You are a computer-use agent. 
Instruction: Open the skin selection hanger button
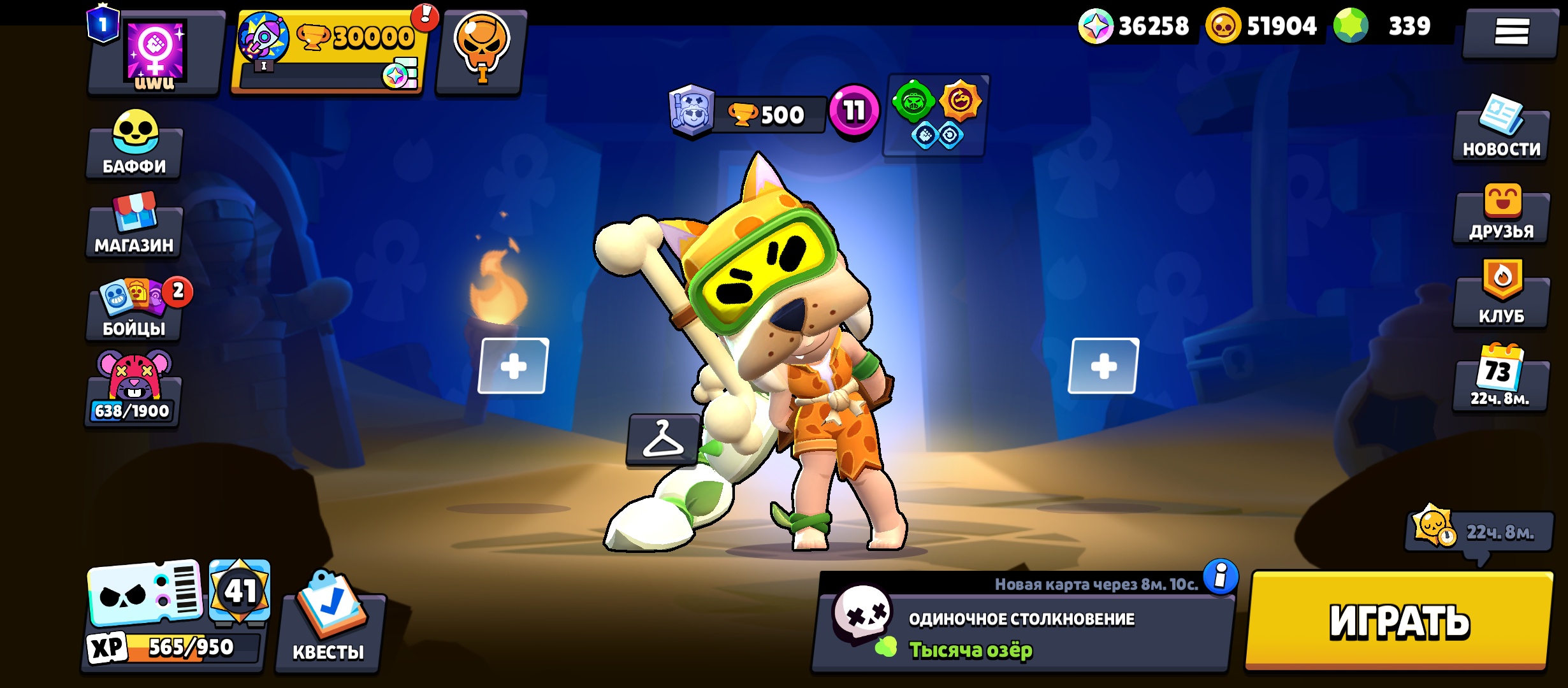tap(663, 440)
